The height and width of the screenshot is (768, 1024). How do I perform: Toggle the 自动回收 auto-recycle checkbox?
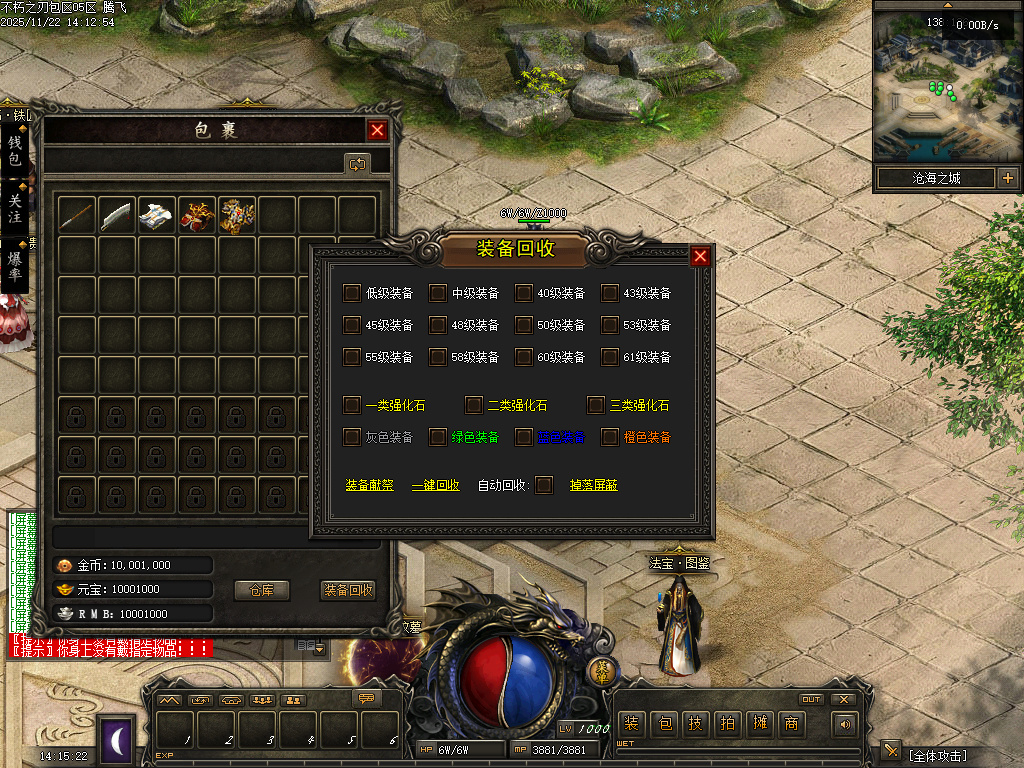coord(544,485)
